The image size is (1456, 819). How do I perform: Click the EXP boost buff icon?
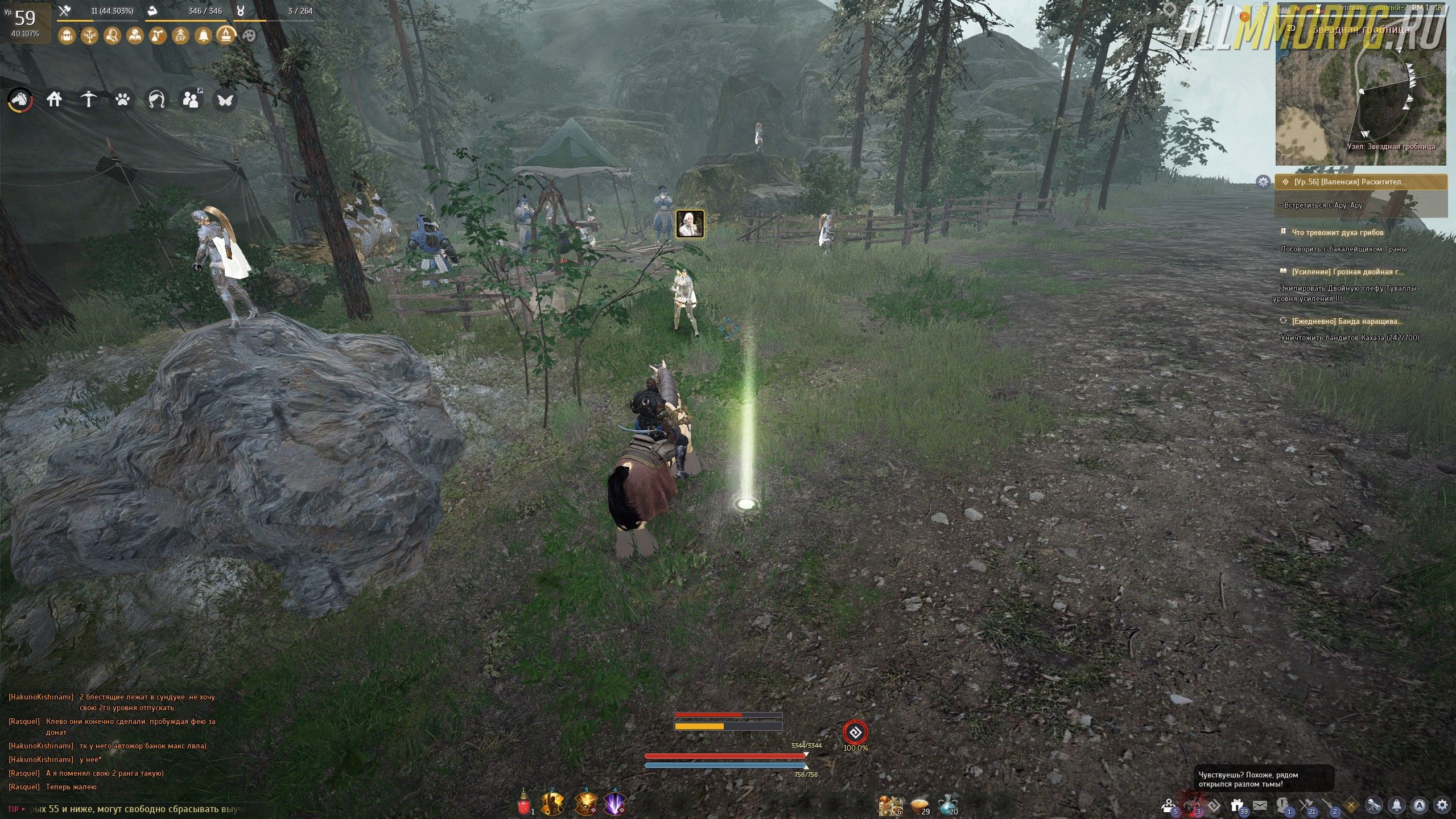(x=180, y=36)
